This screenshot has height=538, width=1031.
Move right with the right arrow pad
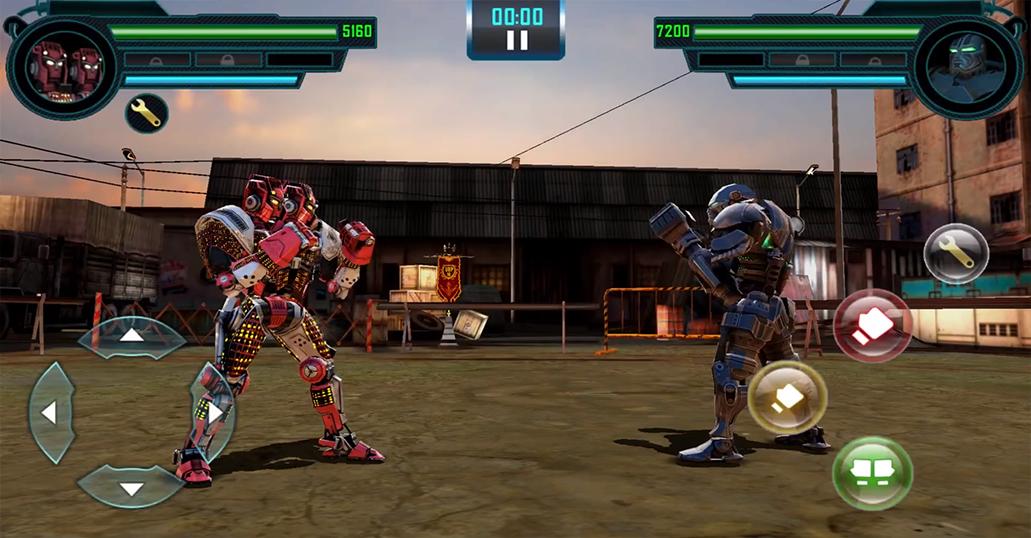click(x=213, y=411)
